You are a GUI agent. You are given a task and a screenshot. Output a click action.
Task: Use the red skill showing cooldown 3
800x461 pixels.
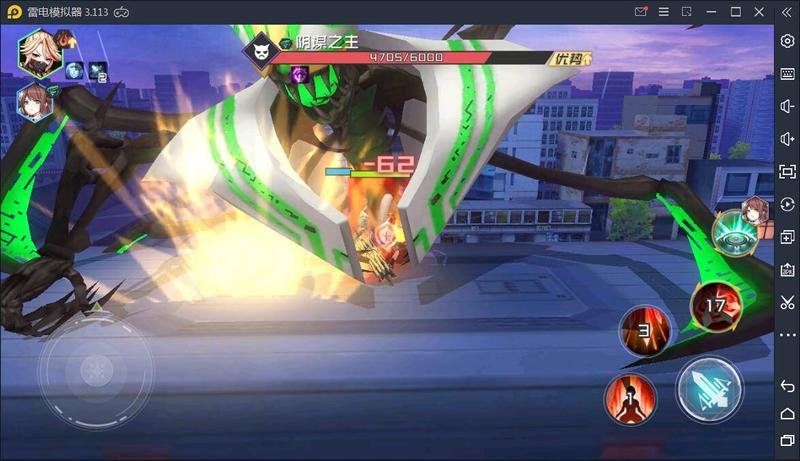[x=646, y=332]
